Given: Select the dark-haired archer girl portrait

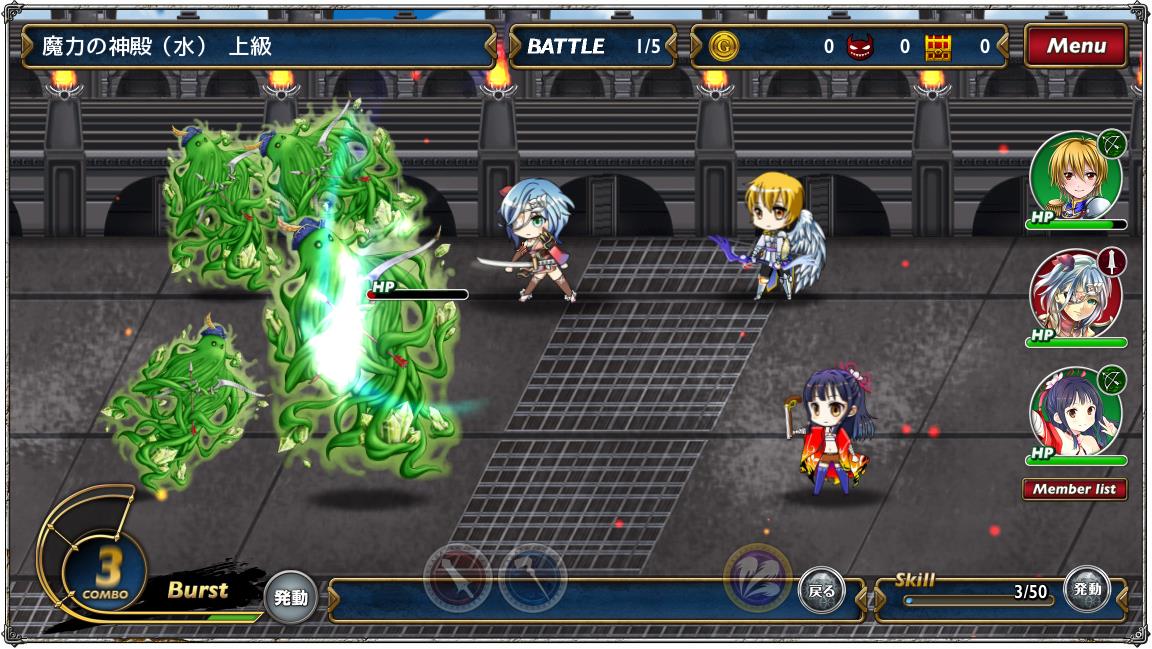Looking at the screenshot, I should pyautogui.click(x=1074, y=411).
